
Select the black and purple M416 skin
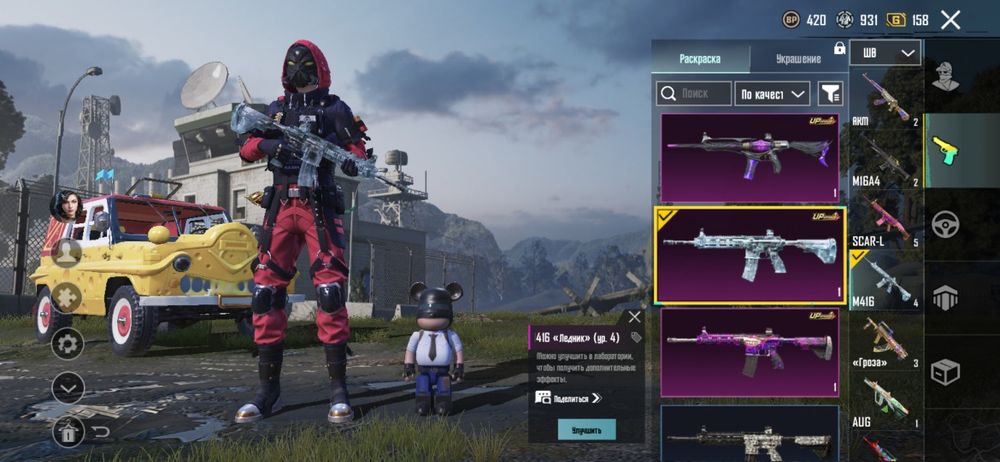750,158
